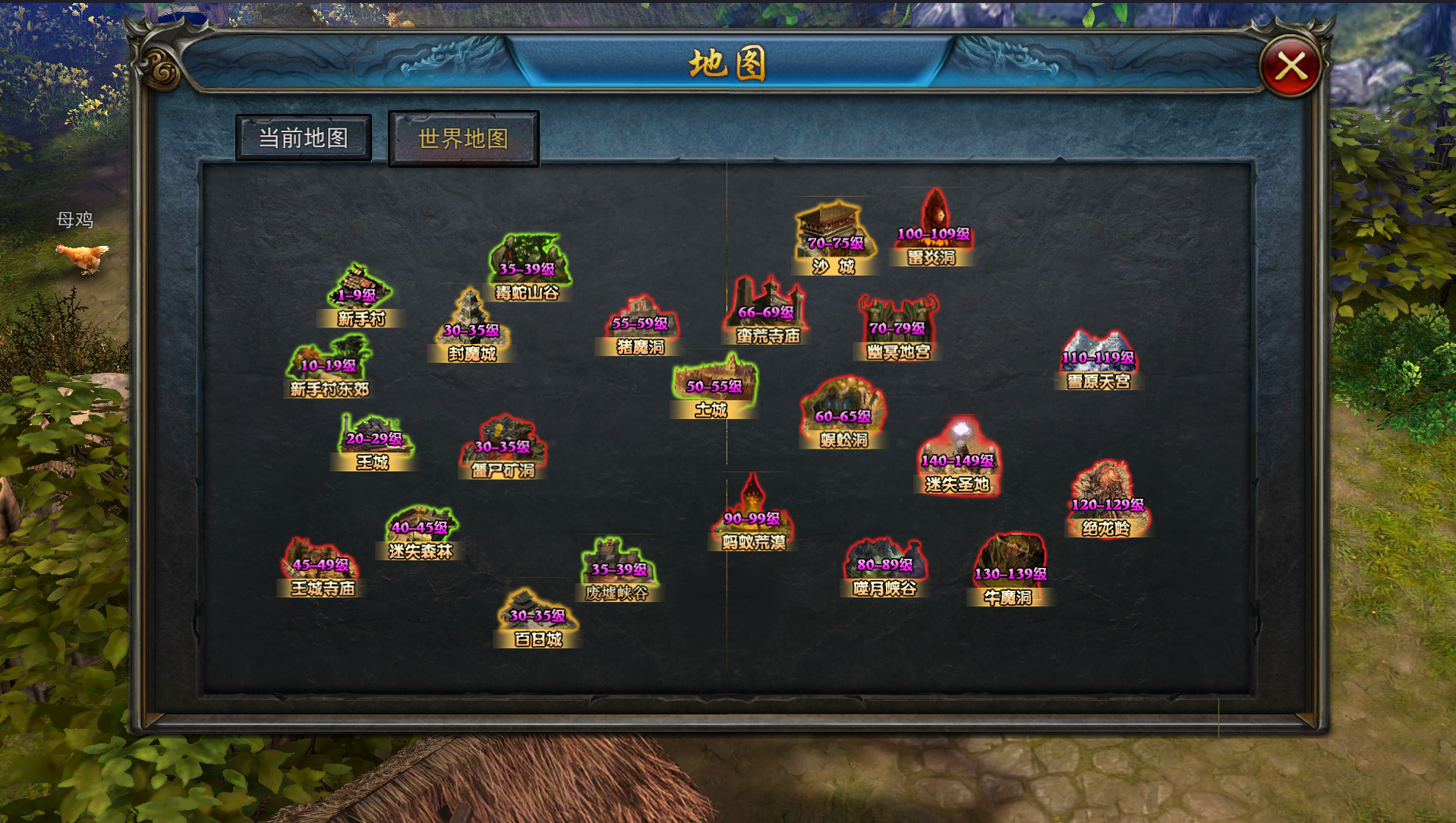The height and width of the screenshot is (823, 1456).
Task: Choose 迷失森林 on world map
Action: pos(421,533)
